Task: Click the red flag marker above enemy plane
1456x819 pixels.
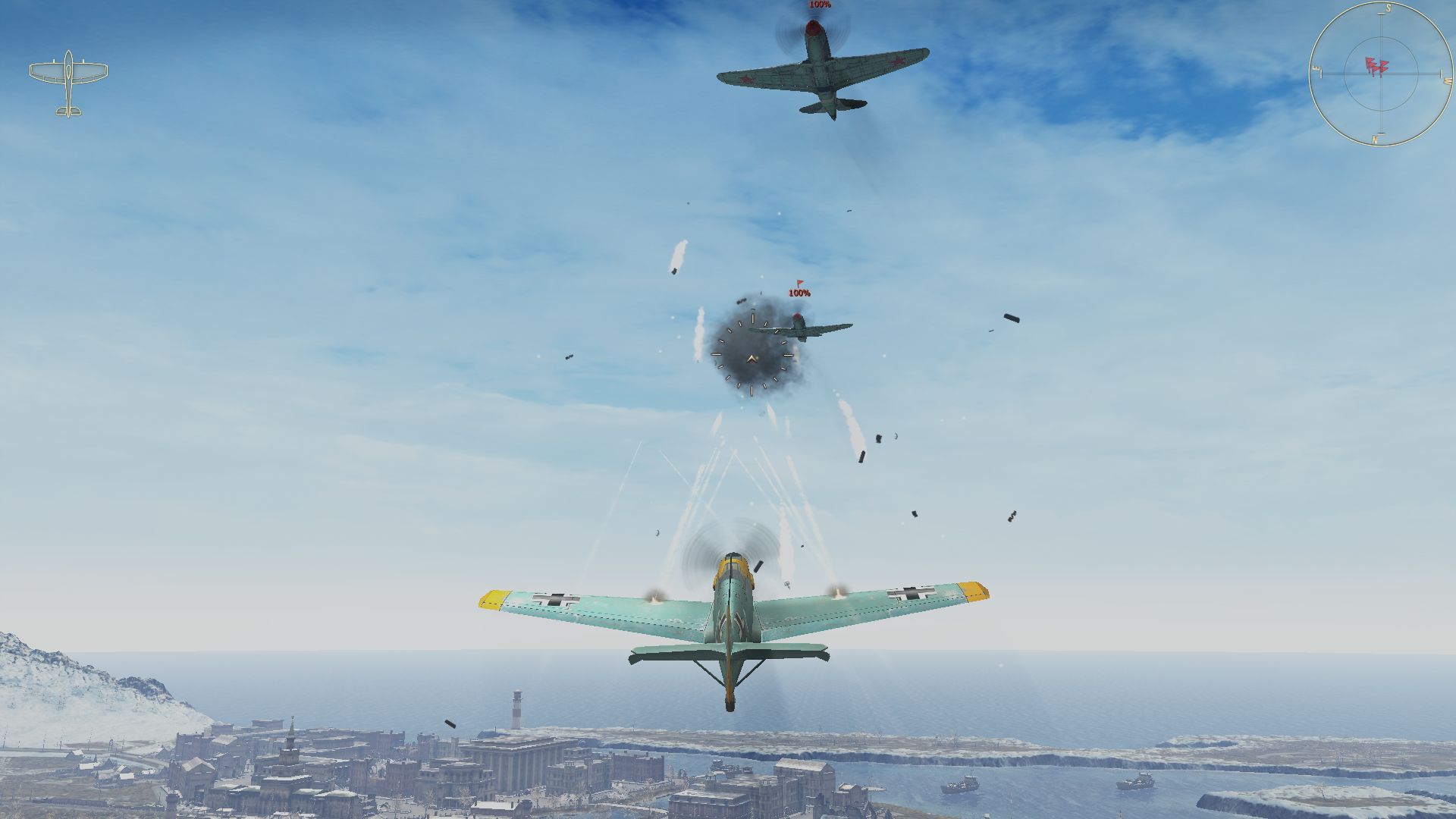Action: click(x=799, y=284)
